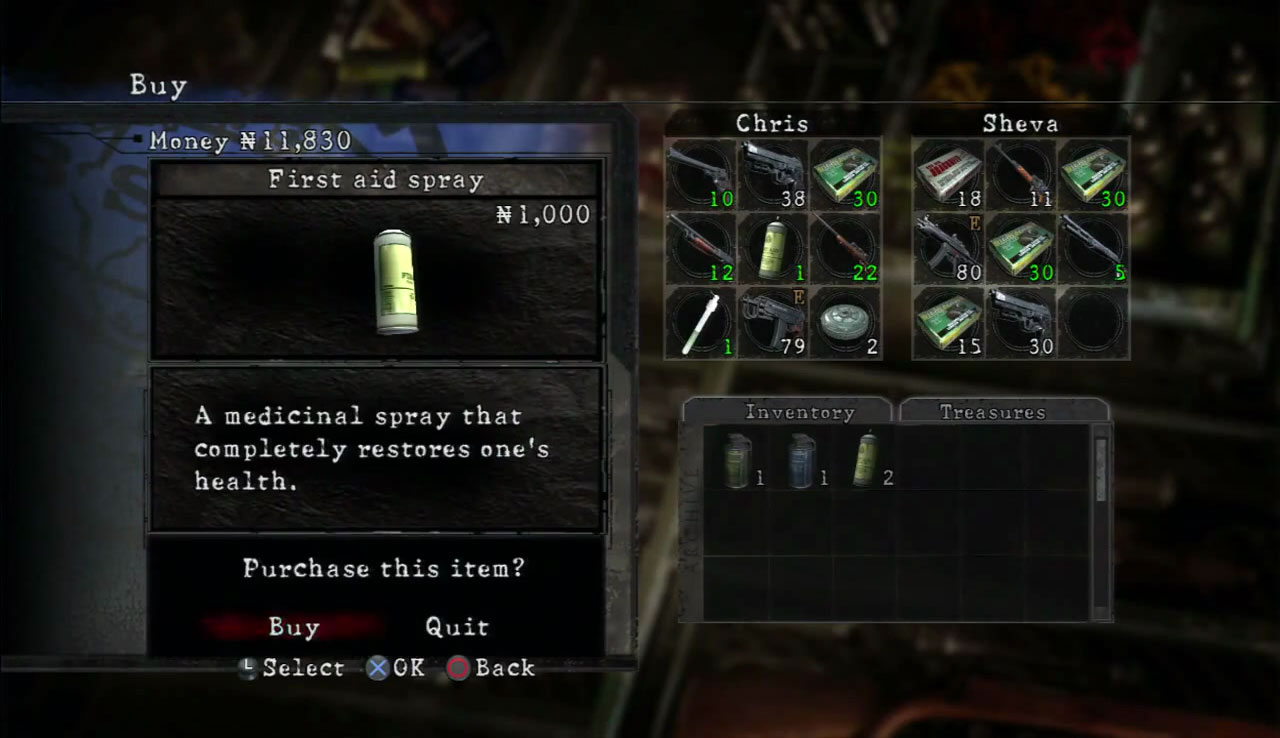1280x738 pixels.
Task: Pick the stored first aid spray stack
Action: click(x=865, y=461)
